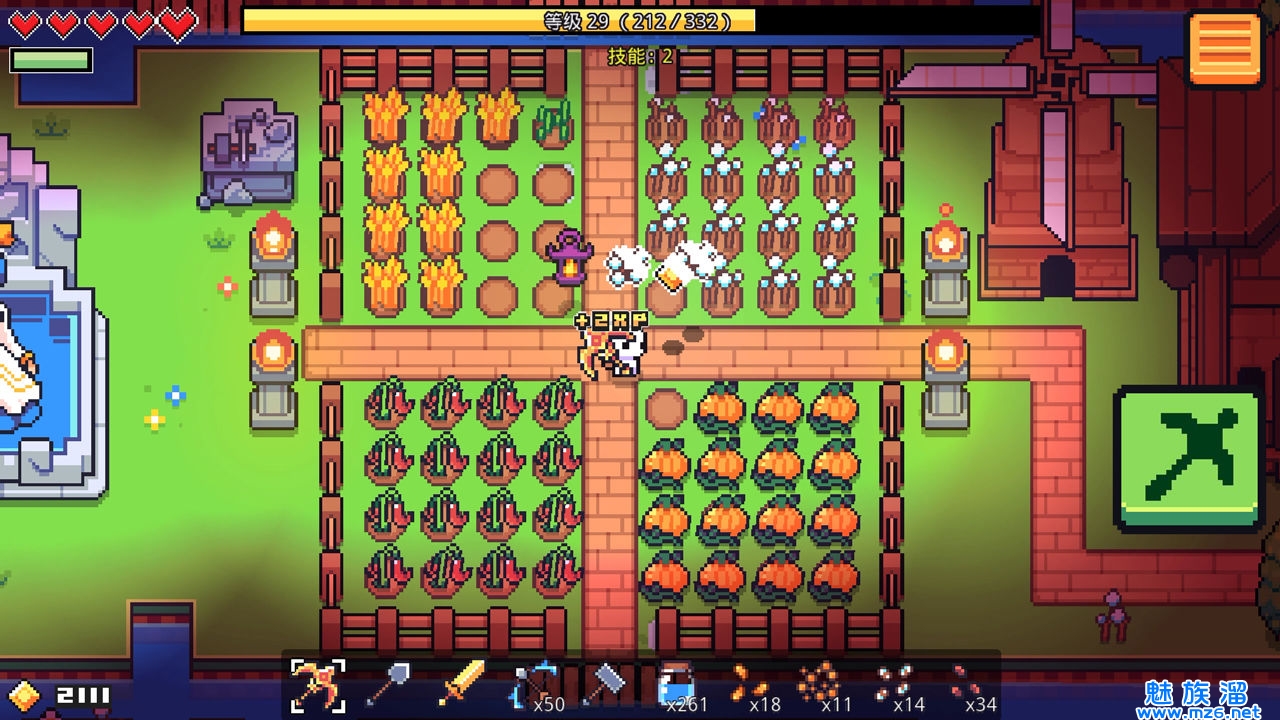Select the red seeds stack of 34
This screenshot has width=1280, height=720.
pos(964,684)
